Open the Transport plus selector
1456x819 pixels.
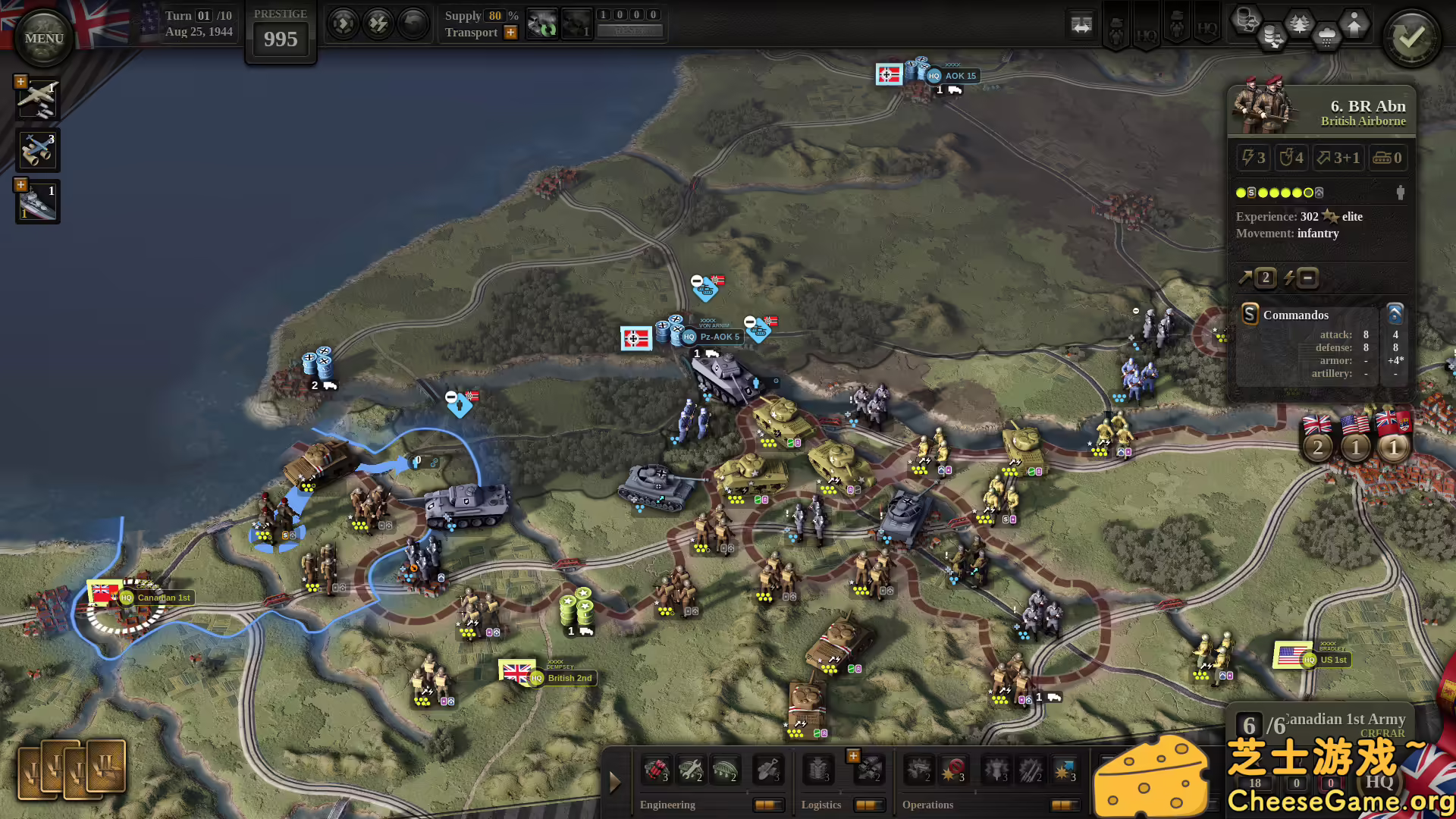pyautogui.click(x=510, y=33)
